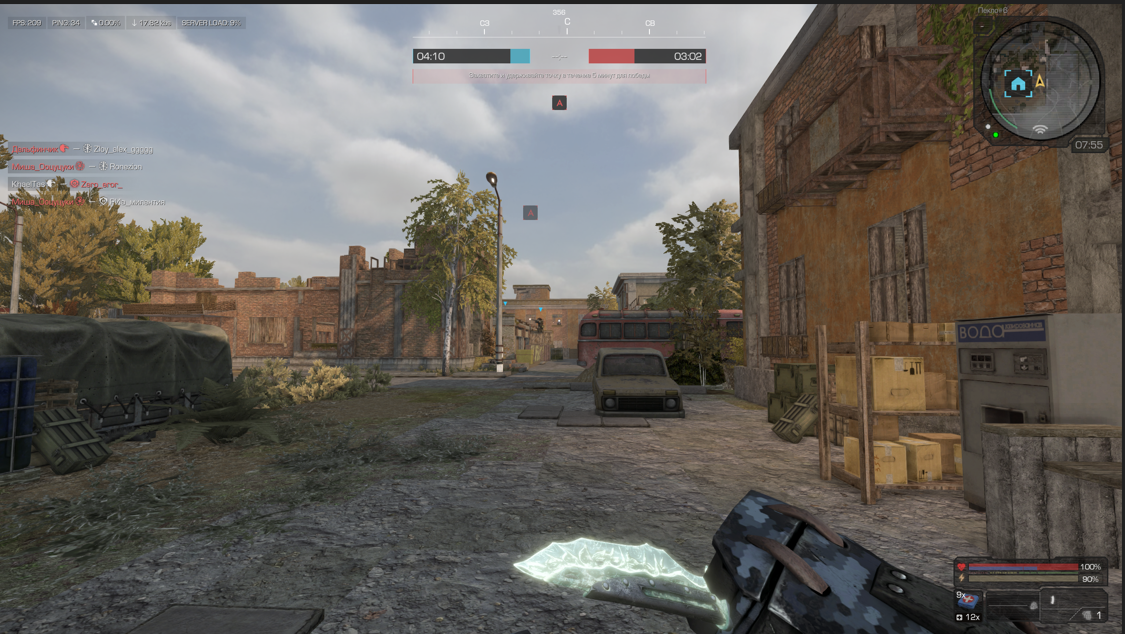Image resolution: width=1125 pixels, height=634 pixels.
Task: Click the wifi signal icon on minimap
Action: pyautogui.click(x=1040, y=129)
